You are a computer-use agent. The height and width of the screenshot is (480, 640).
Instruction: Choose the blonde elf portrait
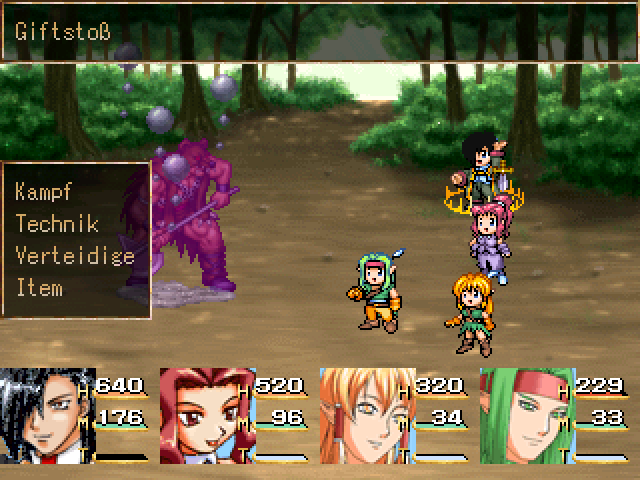click(366, 417)
